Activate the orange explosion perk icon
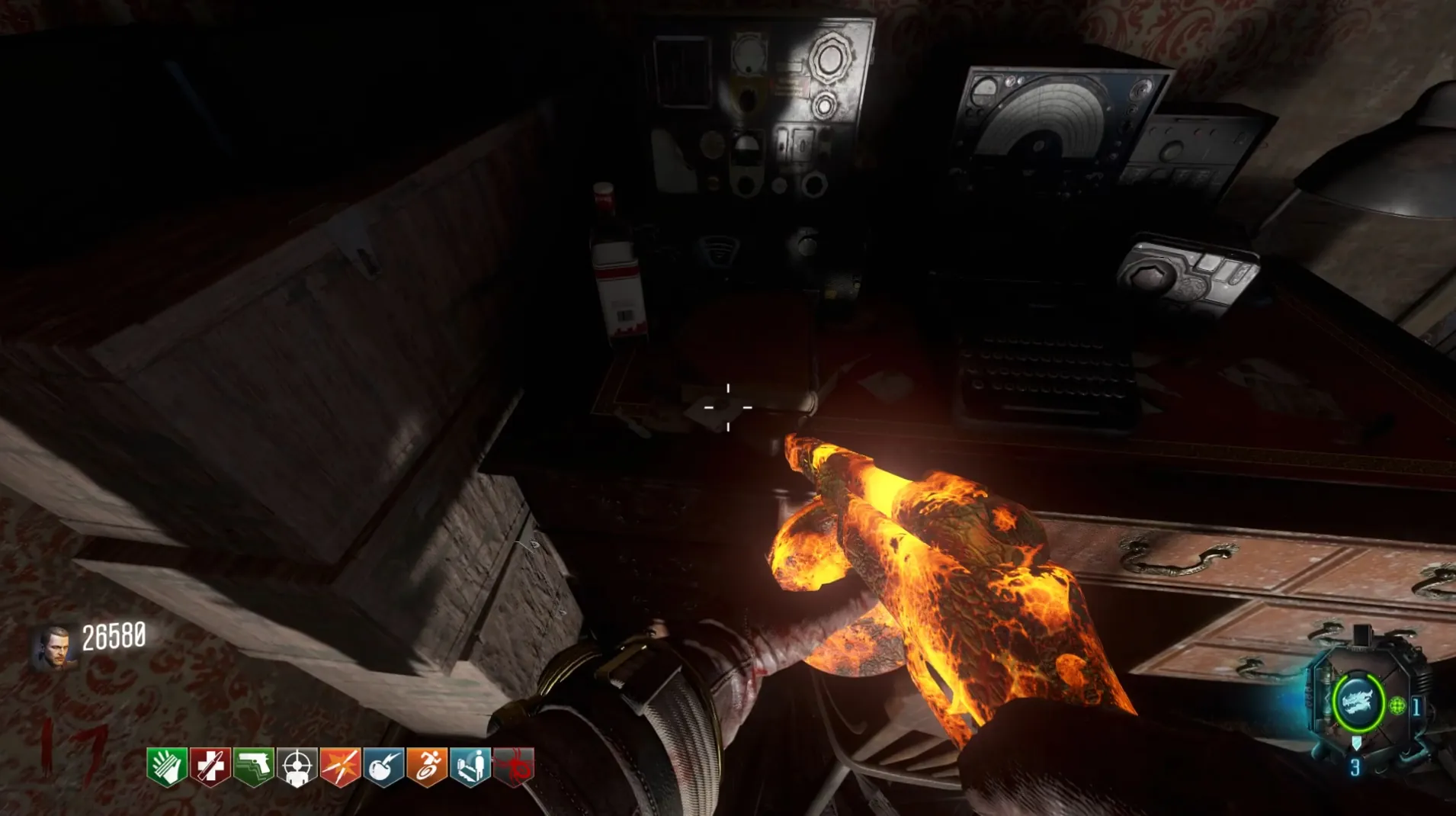The image size is (1456, 816). 340,766
